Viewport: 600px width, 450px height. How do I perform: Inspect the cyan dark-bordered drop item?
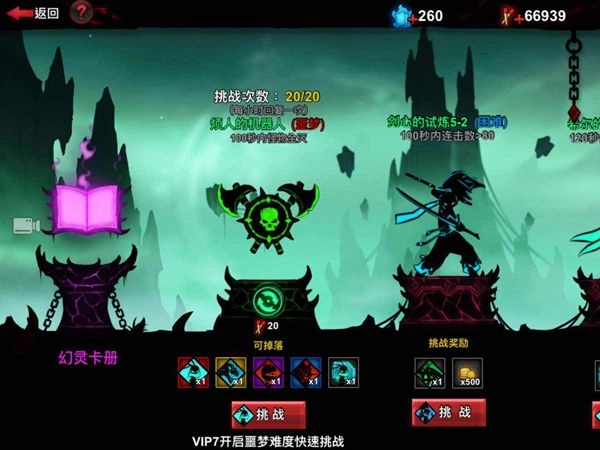(x=343, y=373)
